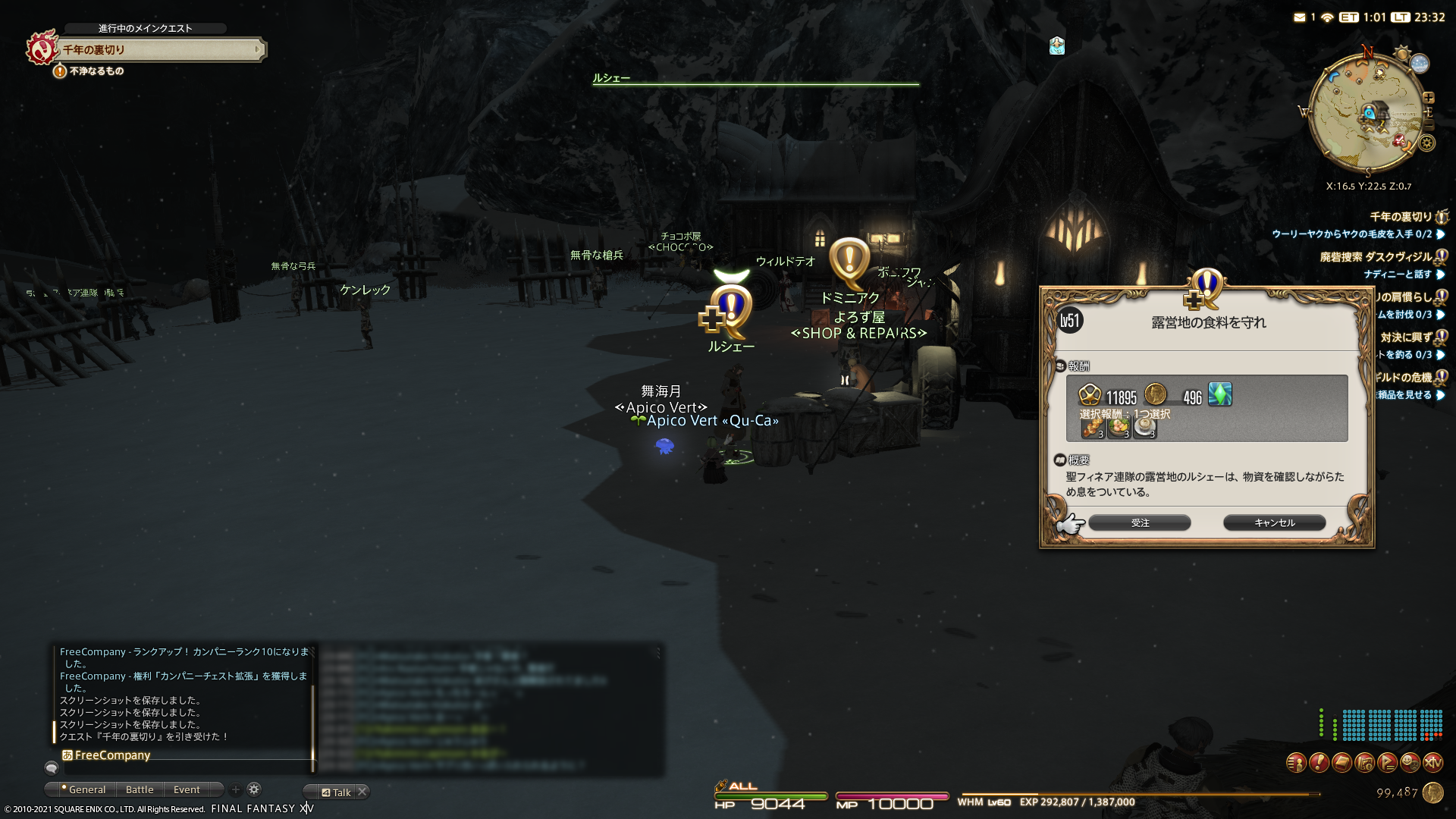Image resolution: width=1456 pixels, height=819 pixels.
Task: Switch to the General chat tab
Action: coord(86,790)
